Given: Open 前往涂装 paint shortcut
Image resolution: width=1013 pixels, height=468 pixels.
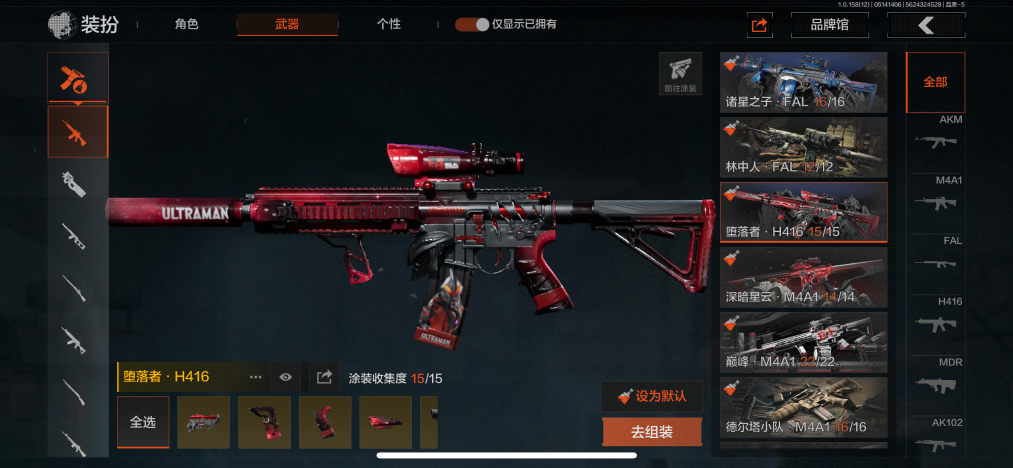Looking at the screenshot, I should 680,73.
